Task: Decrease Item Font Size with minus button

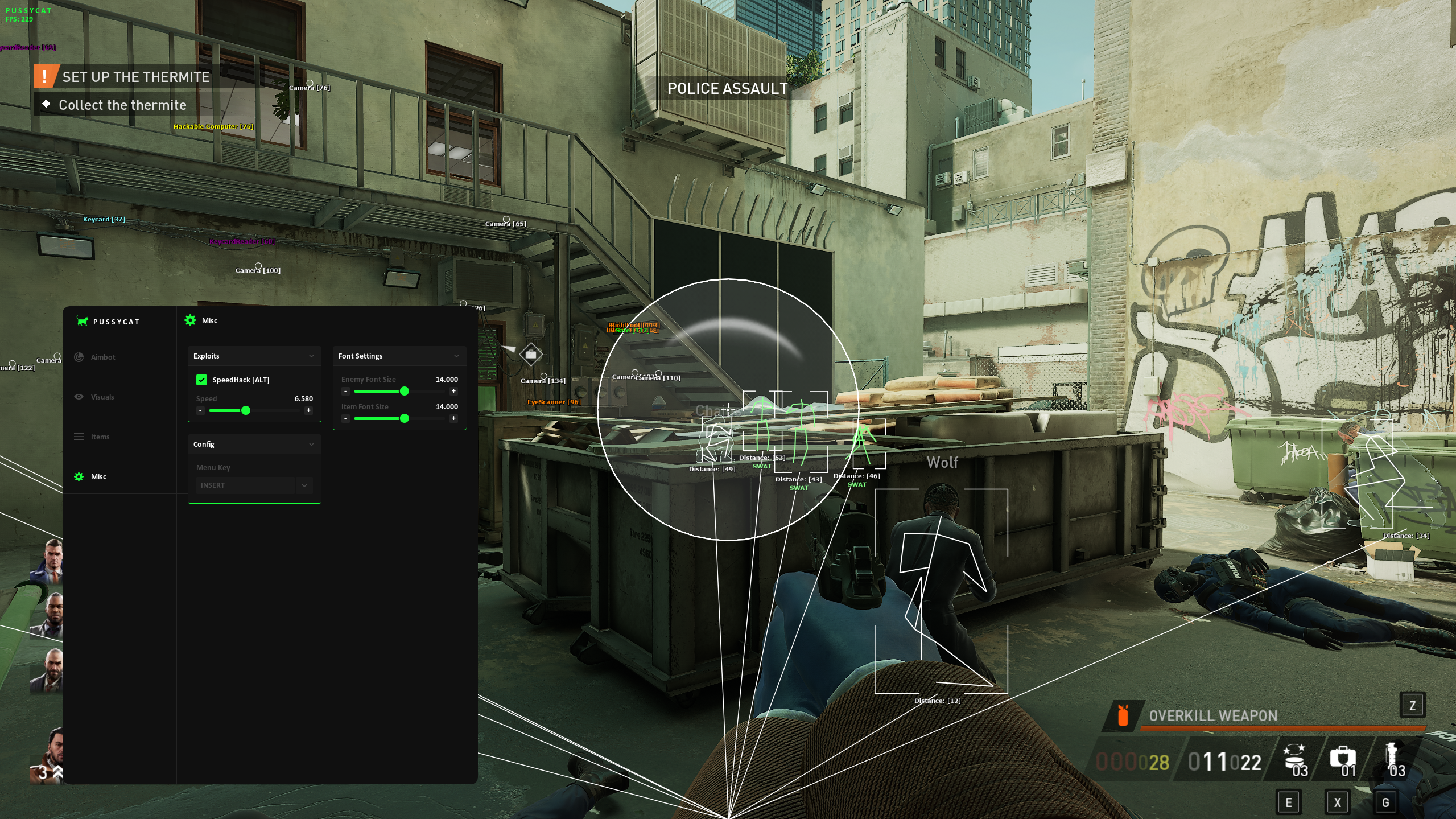Action: (345, 418)
